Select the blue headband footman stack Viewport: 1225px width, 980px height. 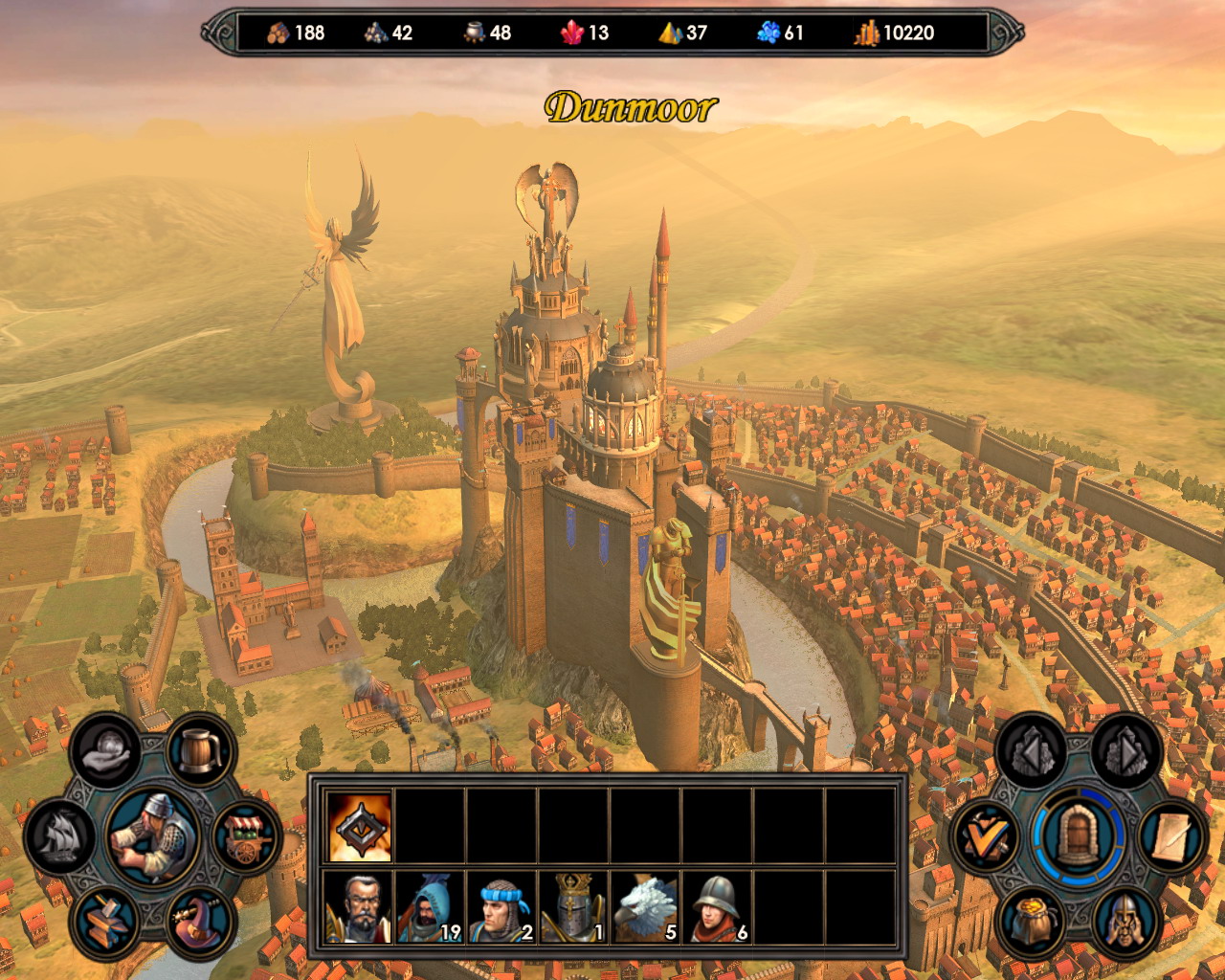pyautogui.click(x=501, y=906)
